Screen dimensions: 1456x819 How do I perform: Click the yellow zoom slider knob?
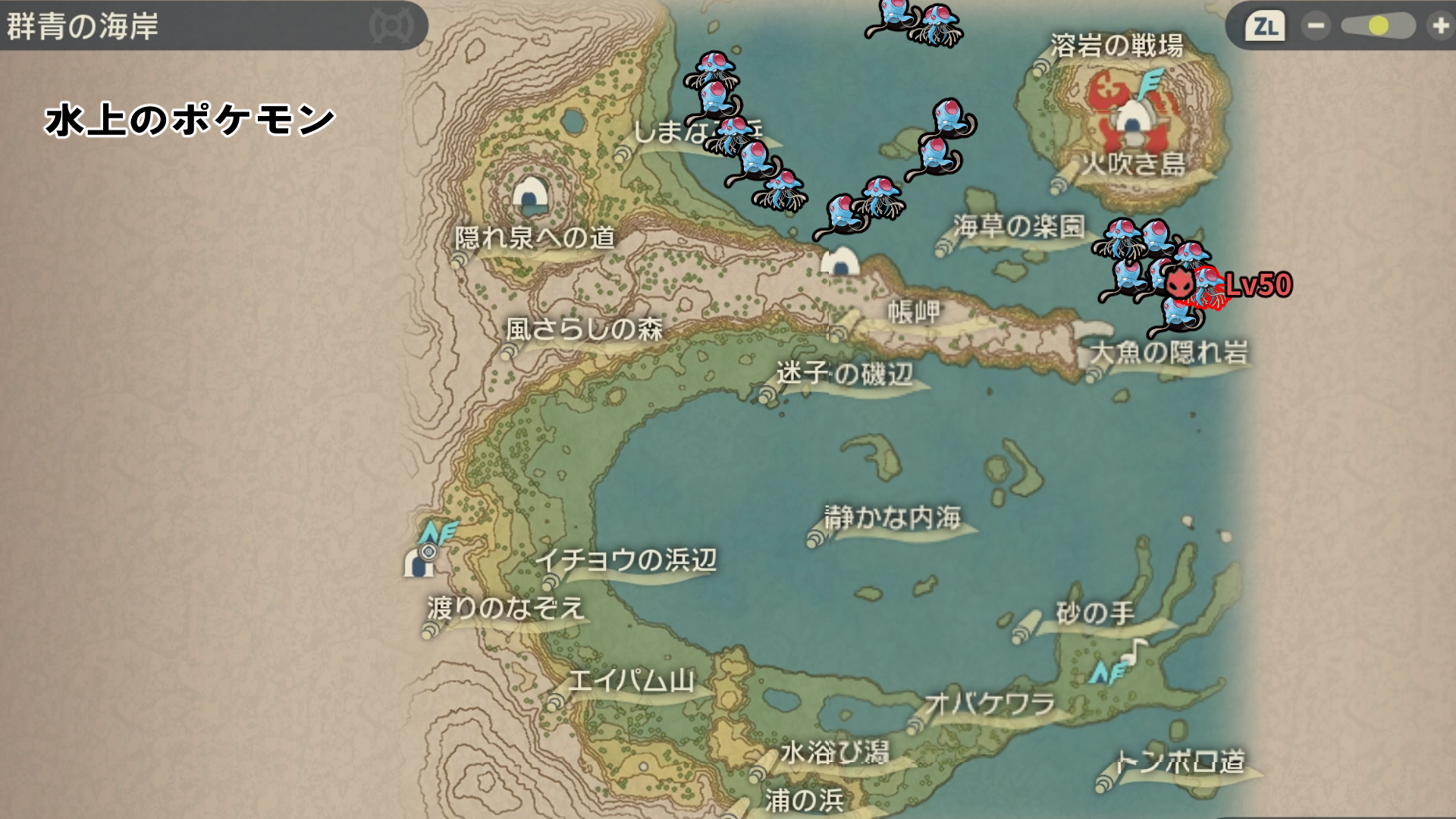tap(1378, 27)
